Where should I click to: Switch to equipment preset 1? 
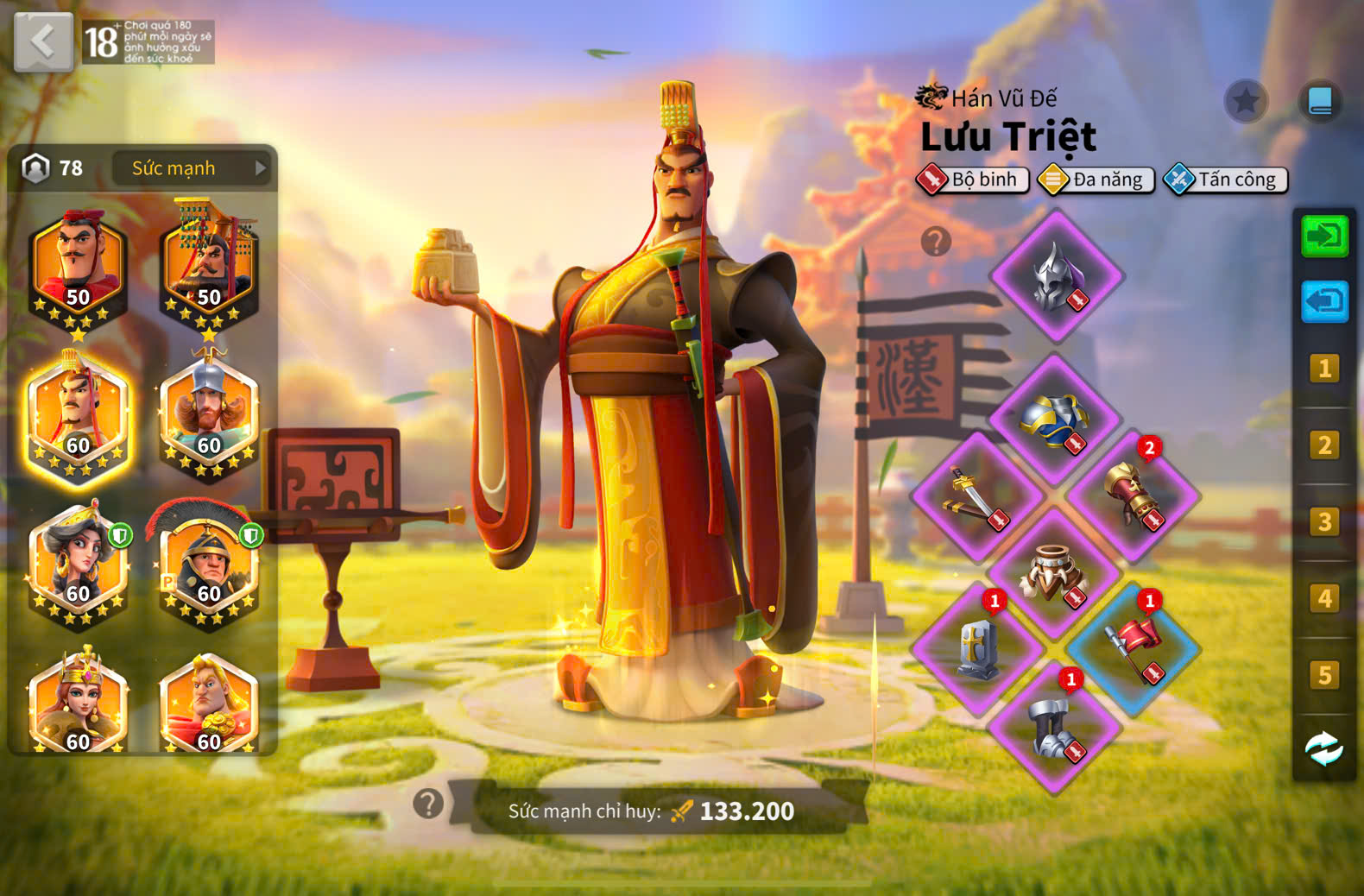1324,369
